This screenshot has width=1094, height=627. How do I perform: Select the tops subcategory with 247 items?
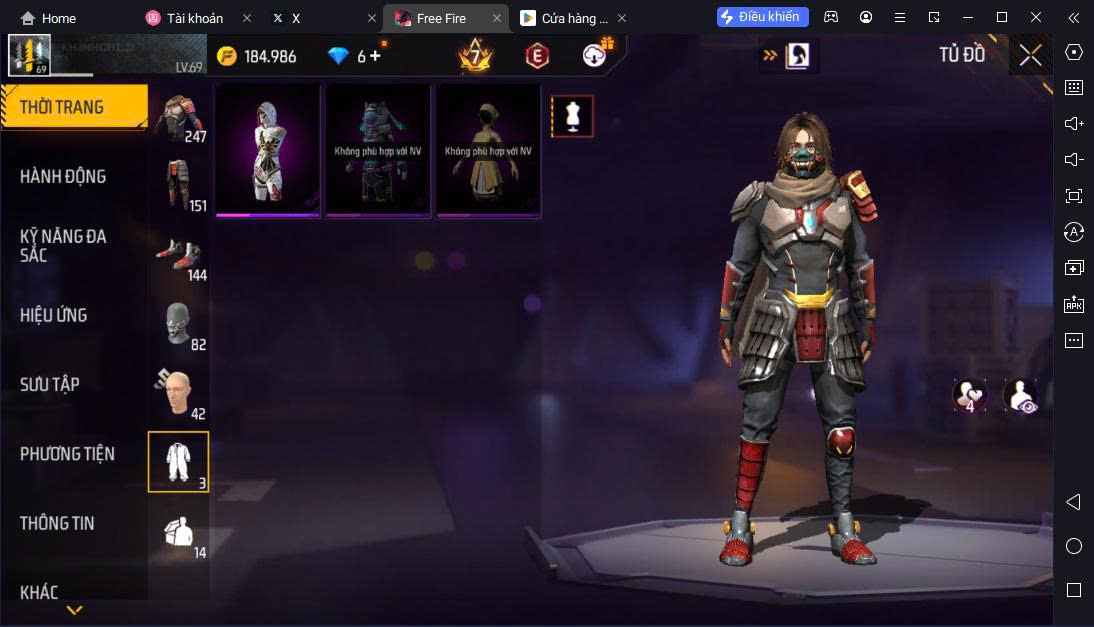click(x=179, y=119)
